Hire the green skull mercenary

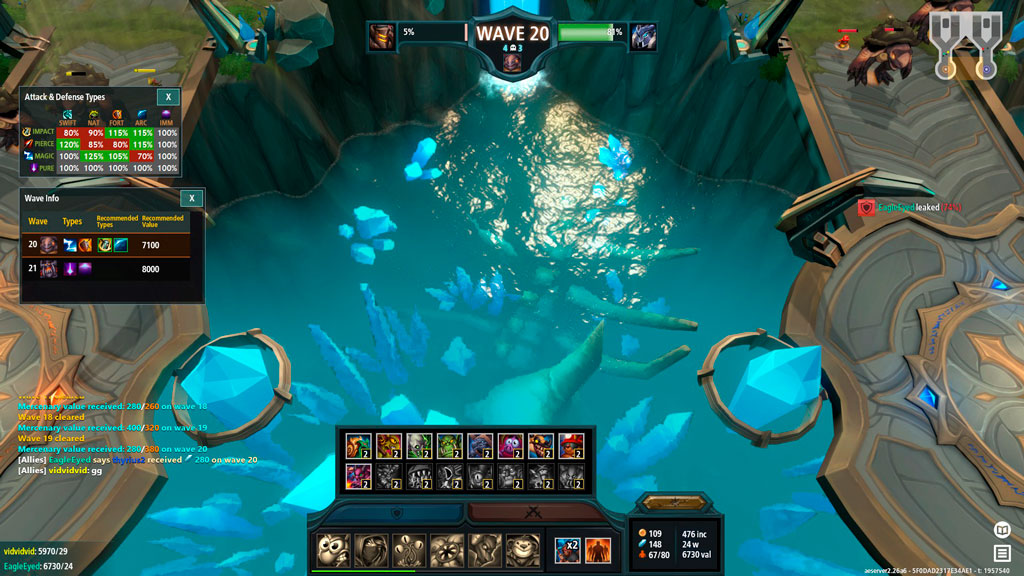point(418,447)
